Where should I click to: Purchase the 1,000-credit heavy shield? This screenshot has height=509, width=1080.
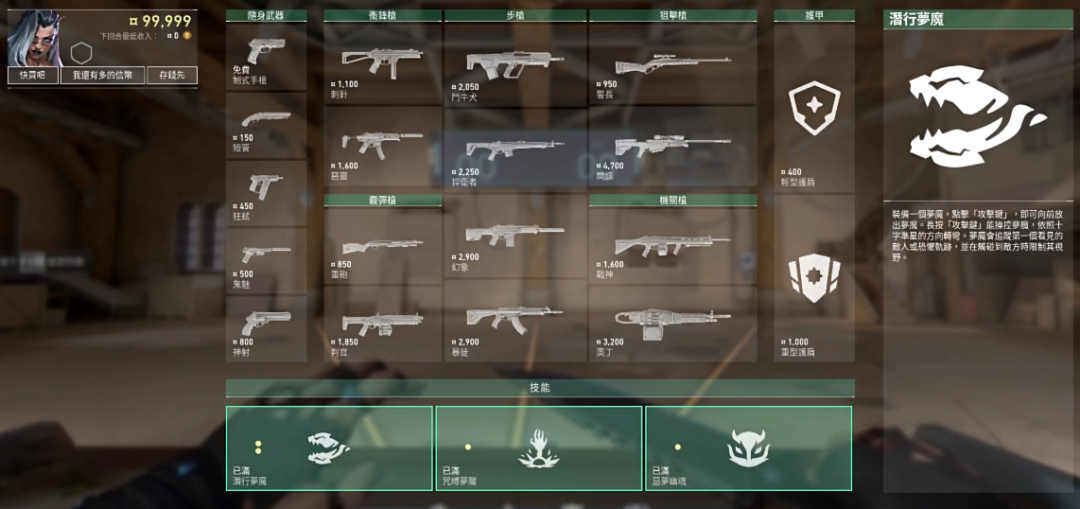tap(814, 278)
